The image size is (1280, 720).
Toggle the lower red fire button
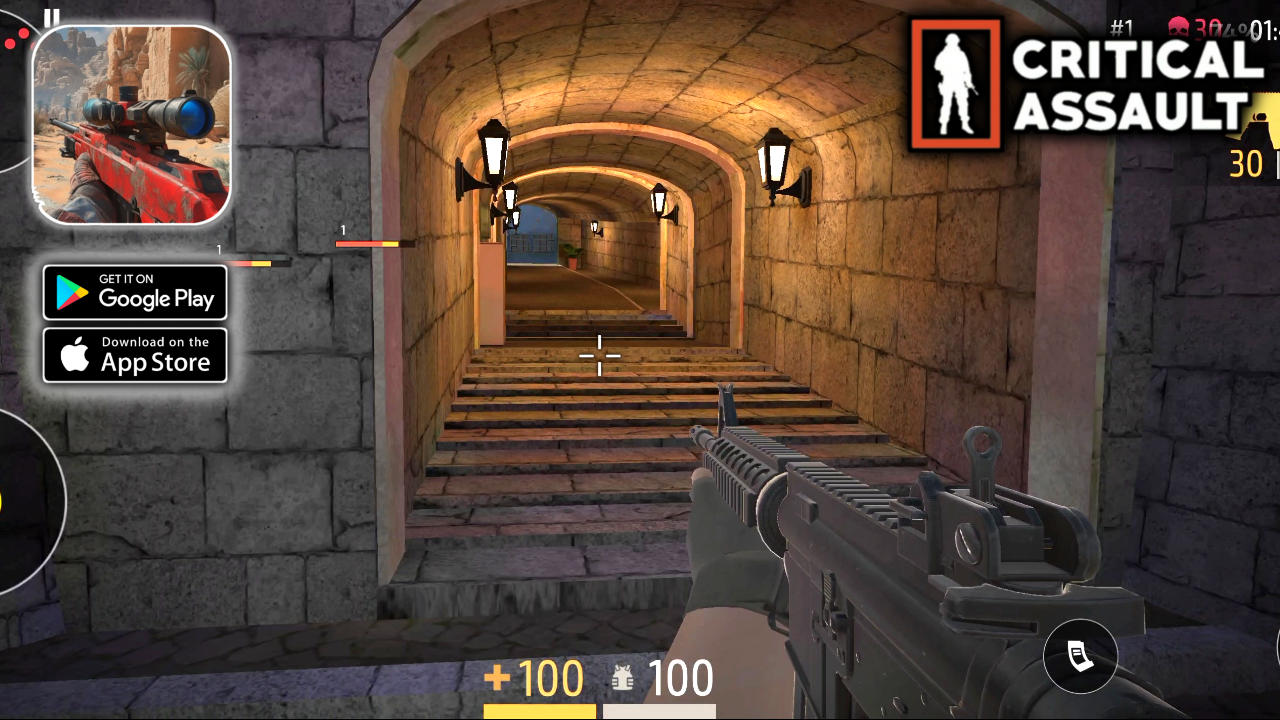click(10, 43)
